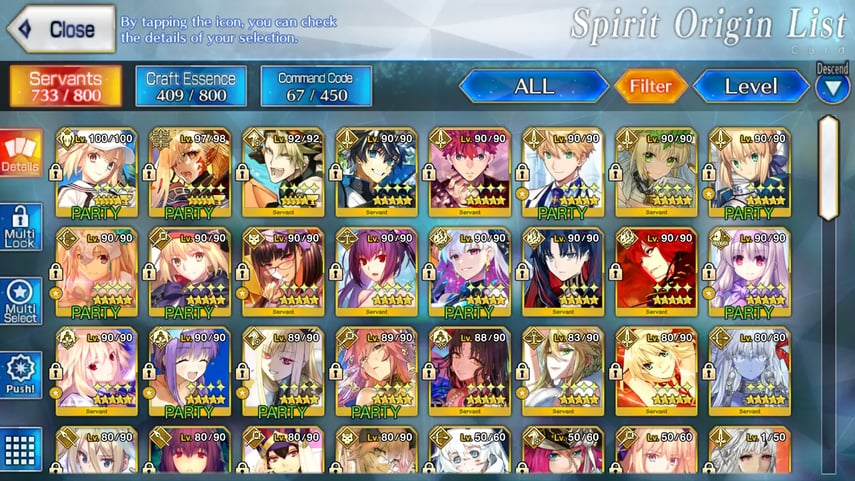Pick the Lv. 88/90 servant card
The height and width of the screenshot is (481, 855).
coord(470,372)
